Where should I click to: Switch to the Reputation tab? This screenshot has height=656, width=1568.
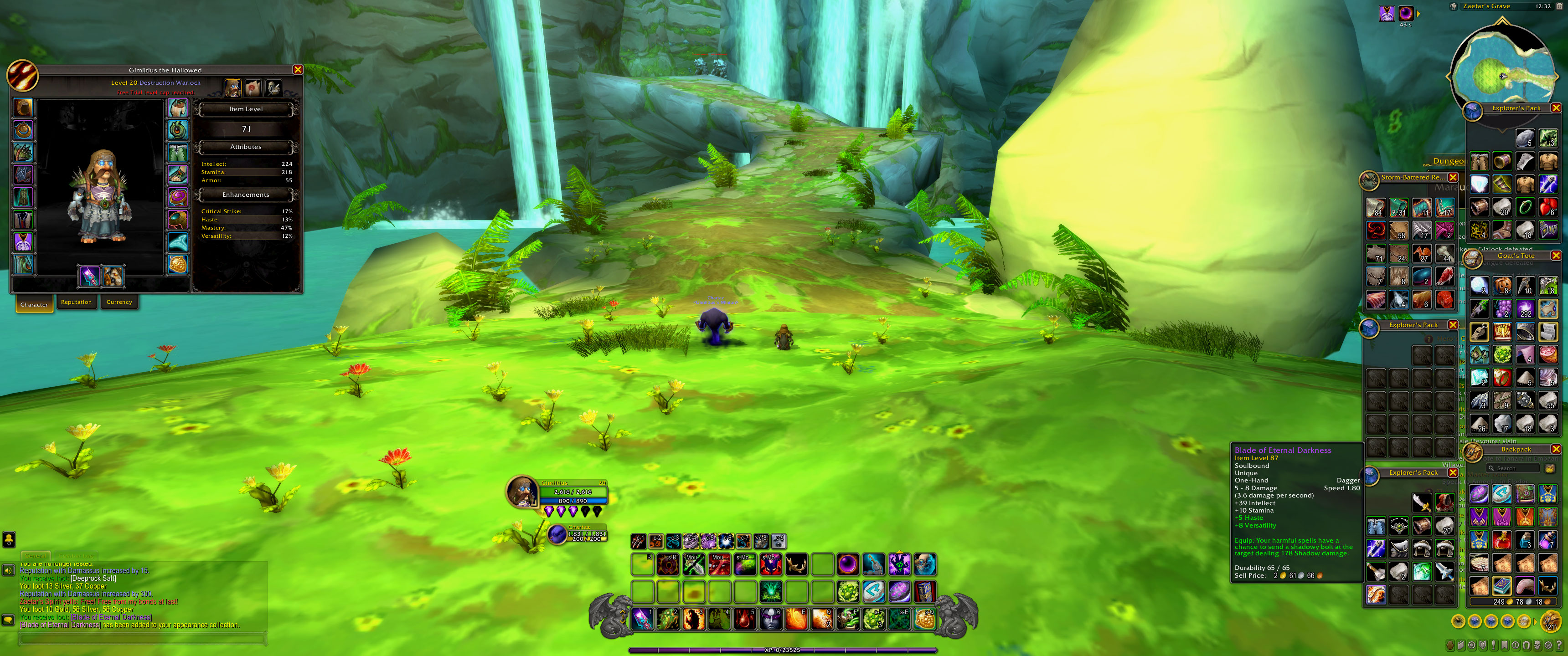tap(76, 302)
